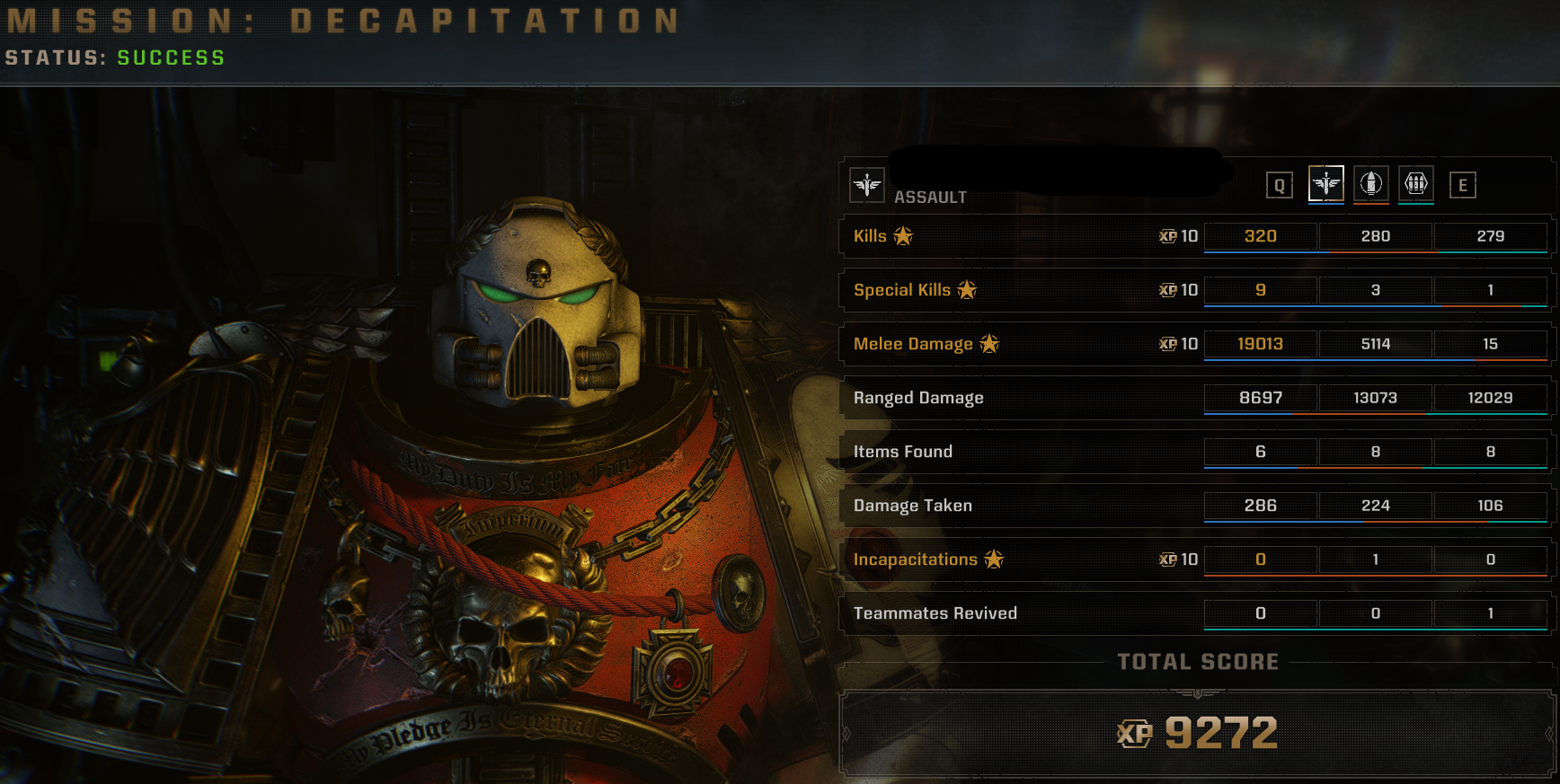Viewport: 1560px width, 784px height.
Task: View the triple bullets hexagon class tab
Action: coord(1415,184)
